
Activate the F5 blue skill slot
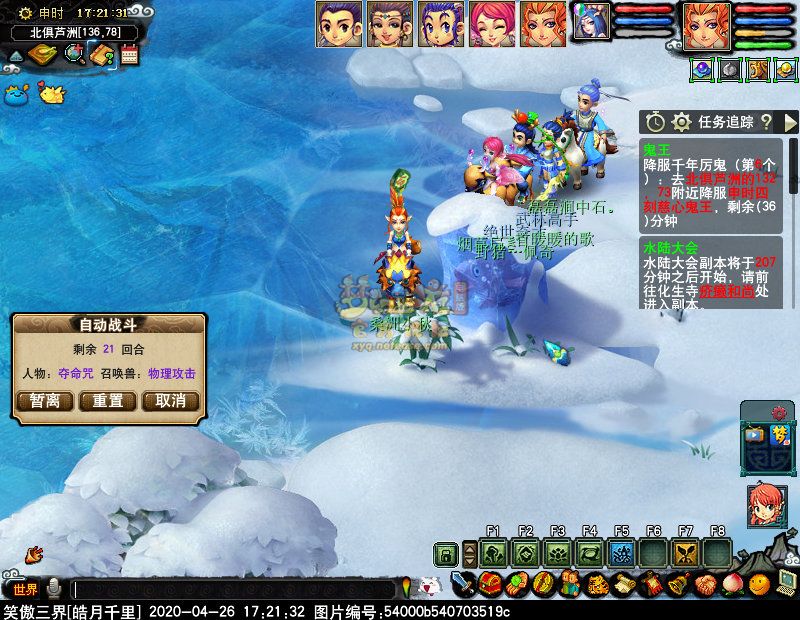[621, 553]
